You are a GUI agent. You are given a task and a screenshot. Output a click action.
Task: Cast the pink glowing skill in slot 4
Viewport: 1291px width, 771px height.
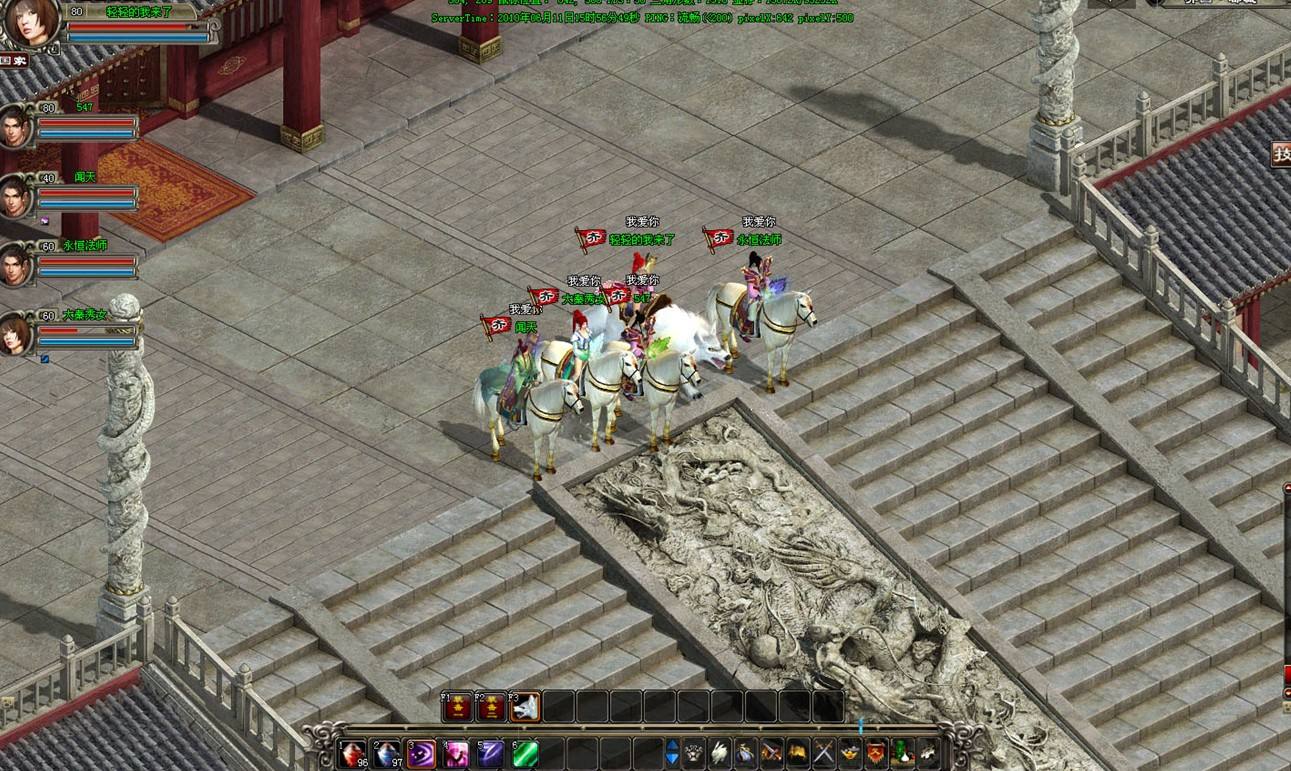coord(456,753)
